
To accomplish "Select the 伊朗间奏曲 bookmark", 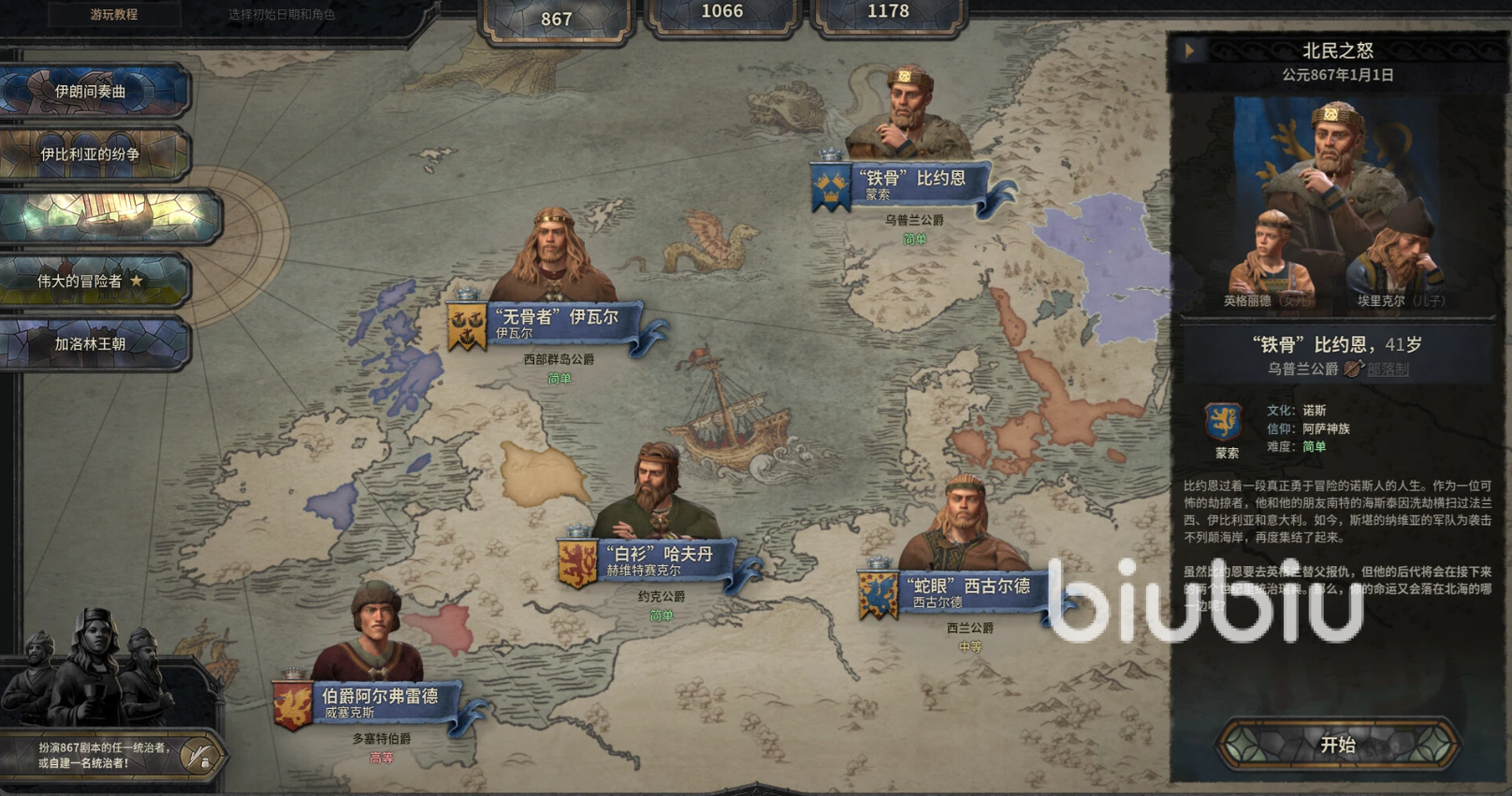I will point(94,91).
